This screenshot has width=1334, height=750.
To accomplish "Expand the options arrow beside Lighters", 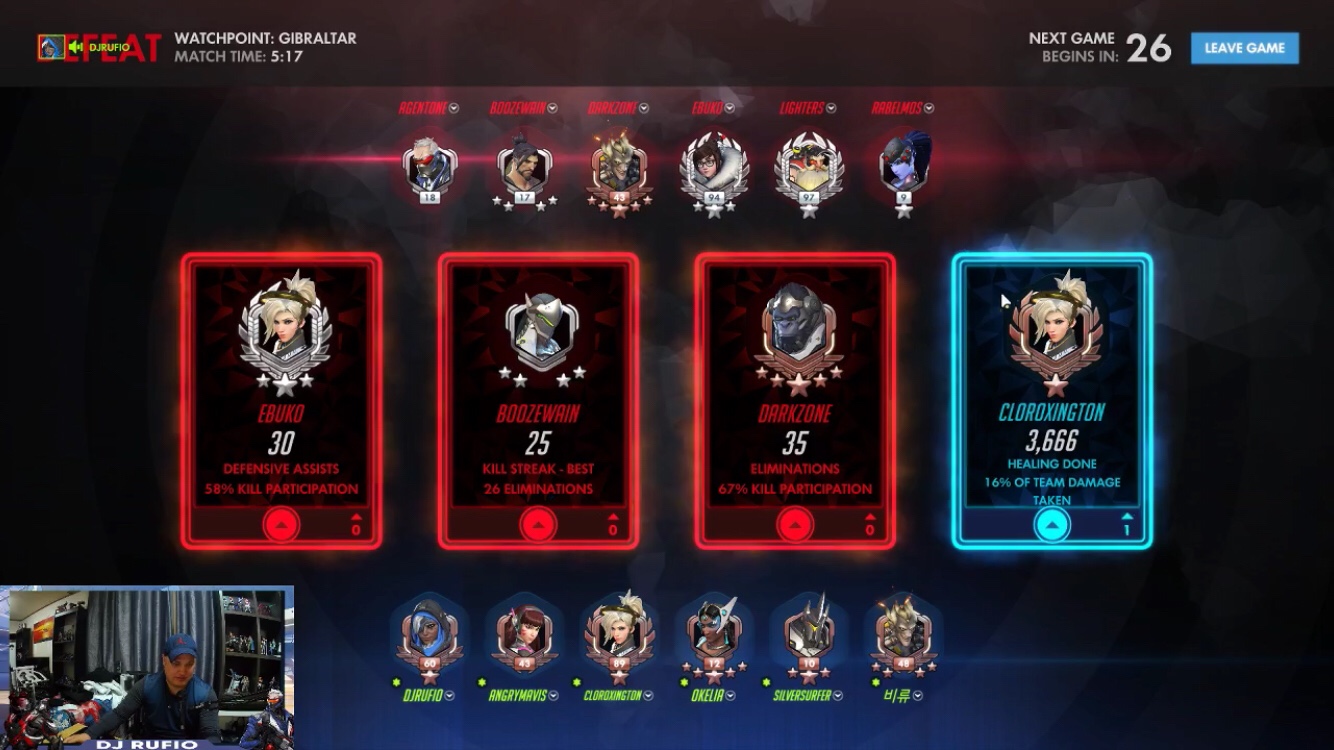I will point(831,108).
